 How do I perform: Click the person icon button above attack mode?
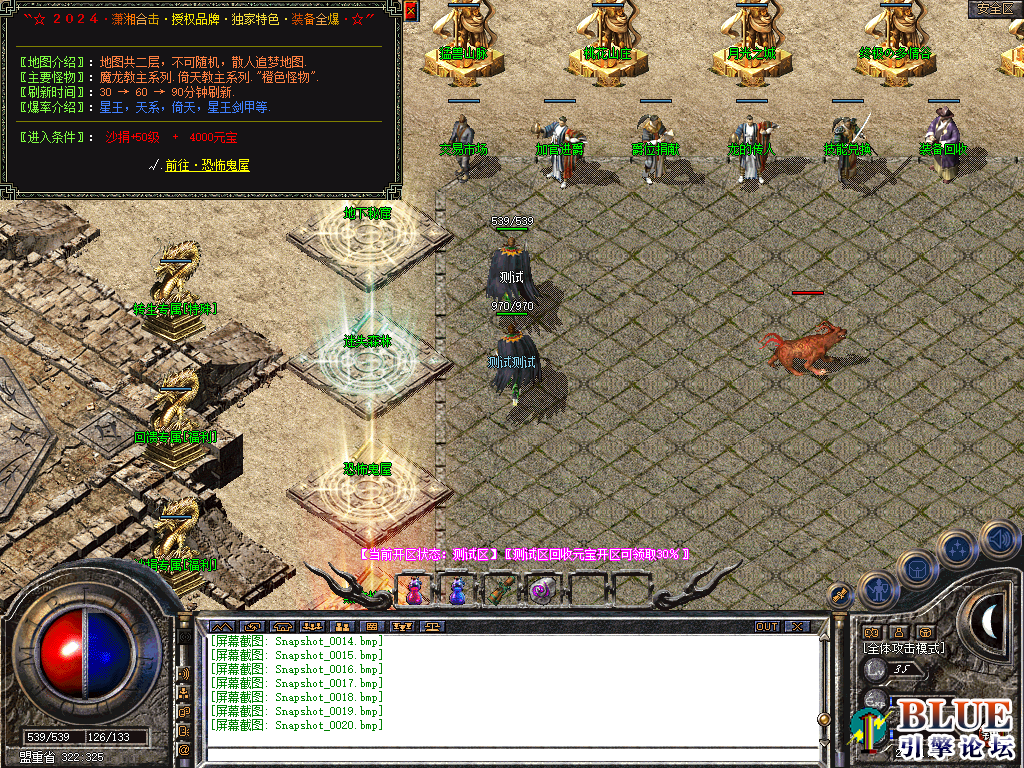[x=898, y=632]
